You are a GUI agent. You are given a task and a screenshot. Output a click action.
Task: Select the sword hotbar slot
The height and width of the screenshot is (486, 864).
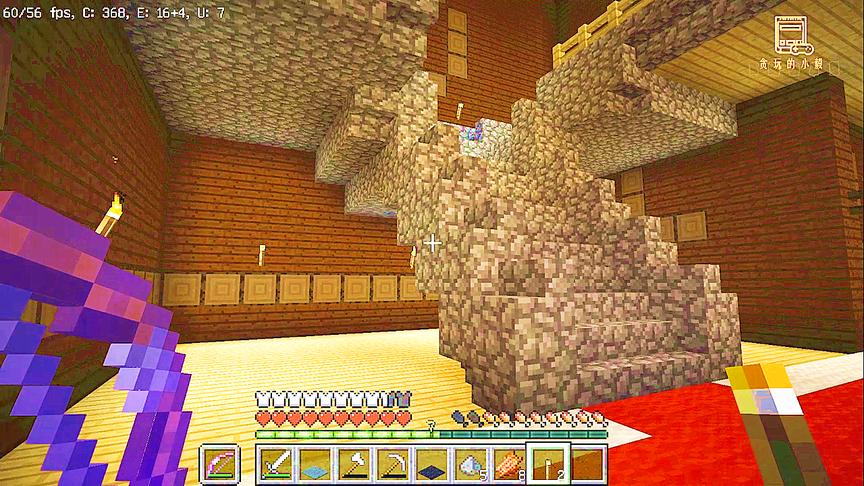click(x=277, y=463)
